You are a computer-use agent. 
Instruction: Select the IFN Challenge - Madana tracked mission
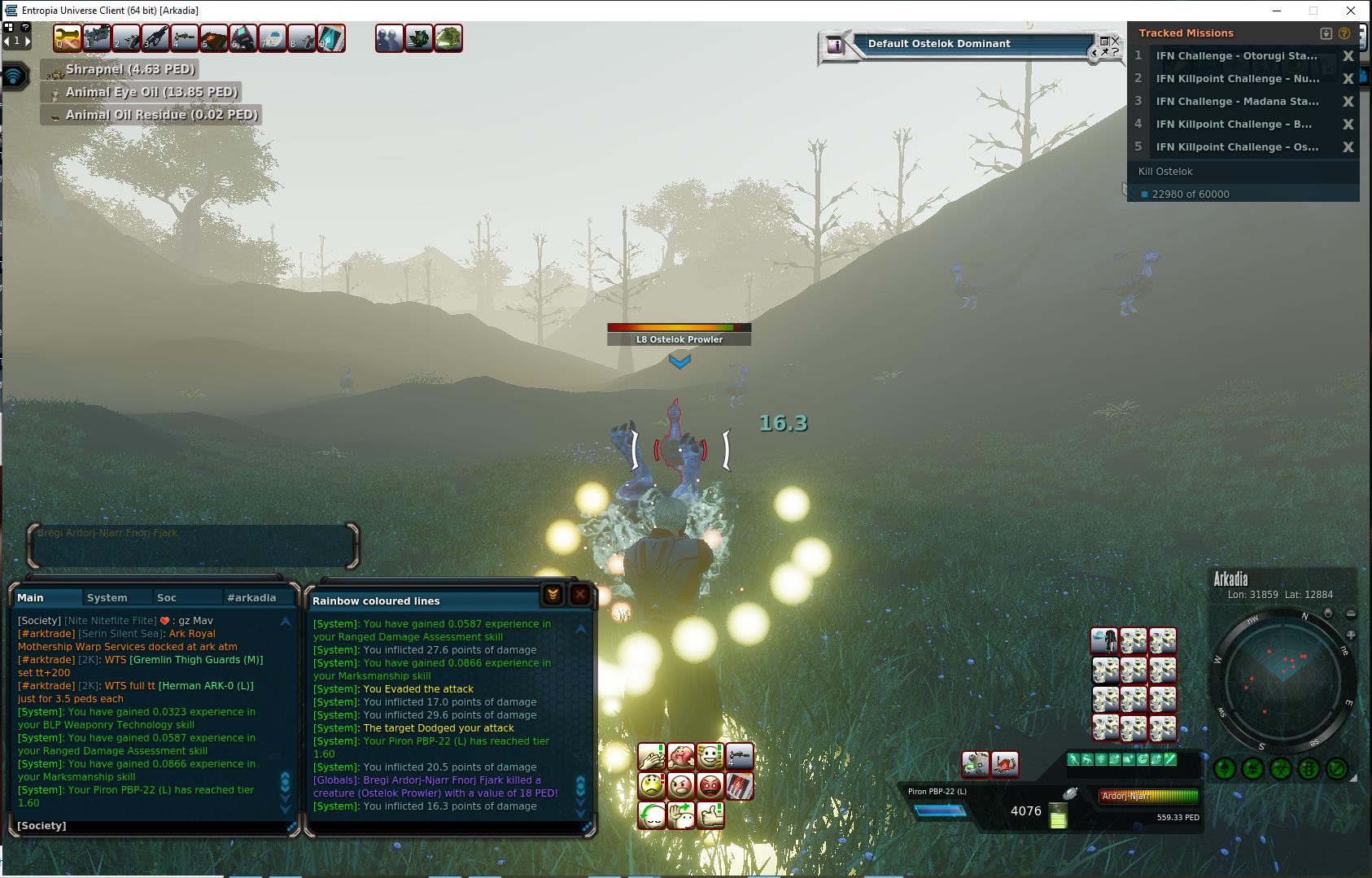coord(1237,102)
